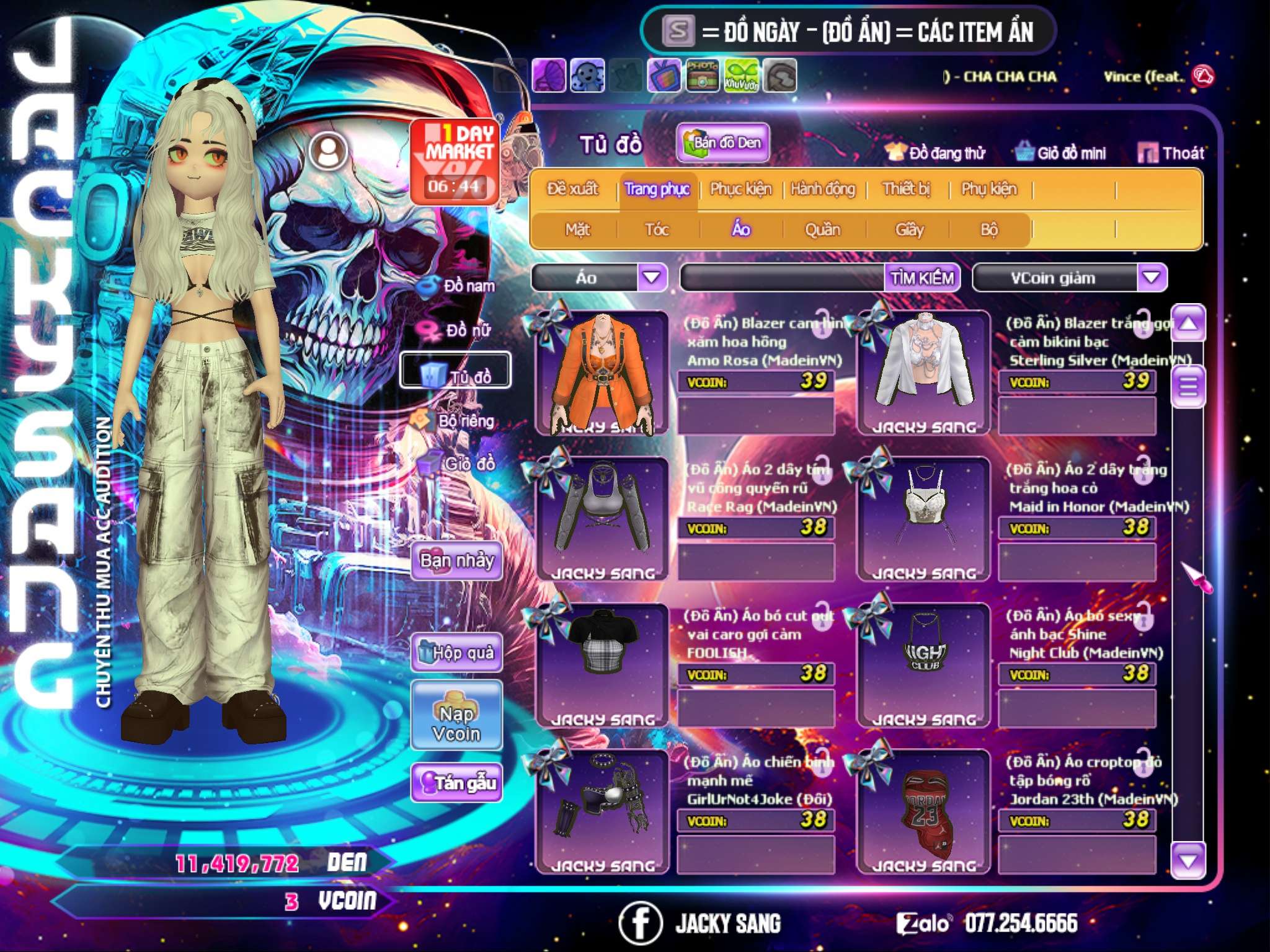The width and height of the screenshot is (1270, 952).
Task: Select the Phục kiện tab
Action: (x=740, y=189)
